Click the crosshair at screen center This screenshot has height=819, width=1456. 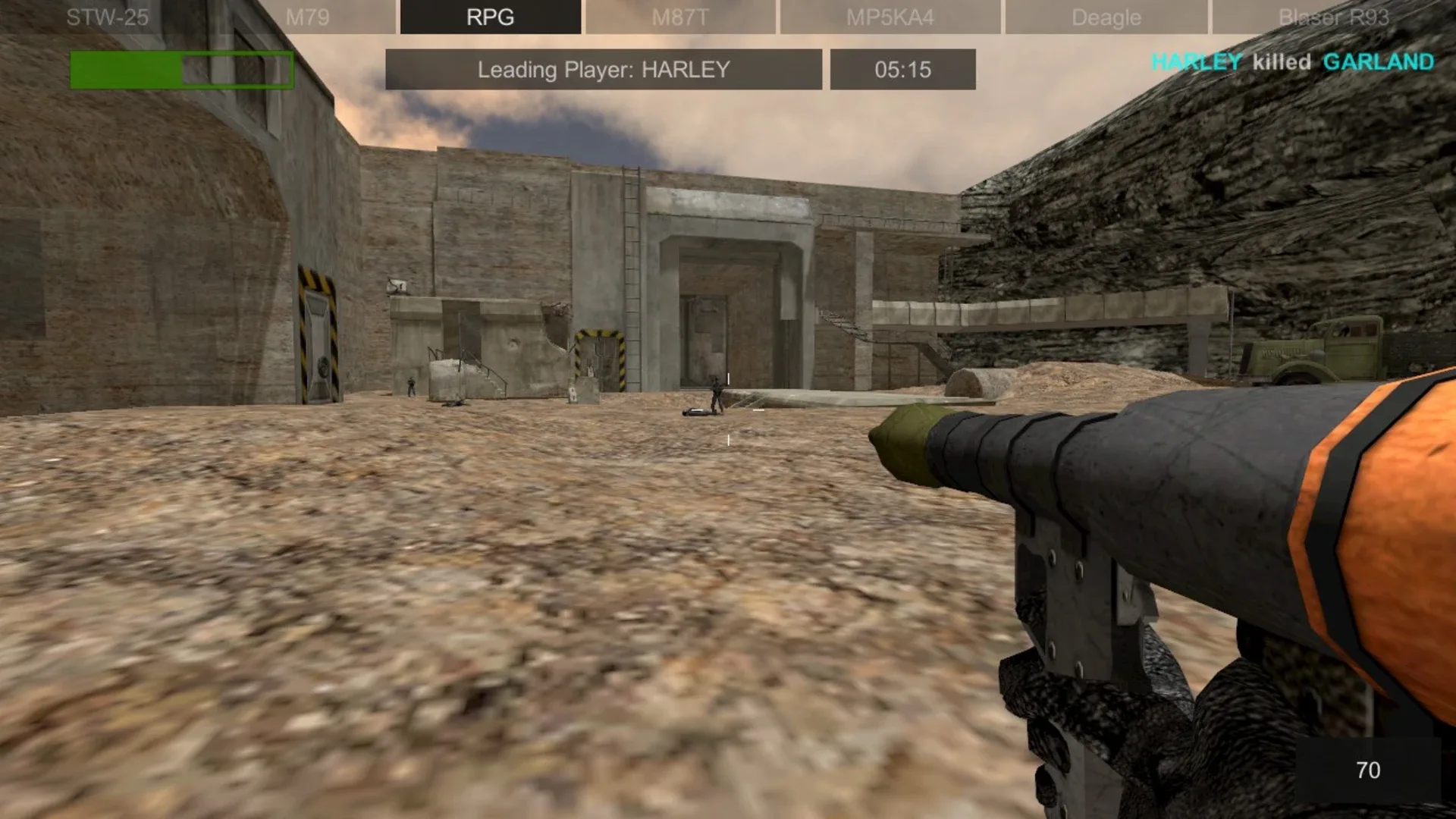coord(728,409)
